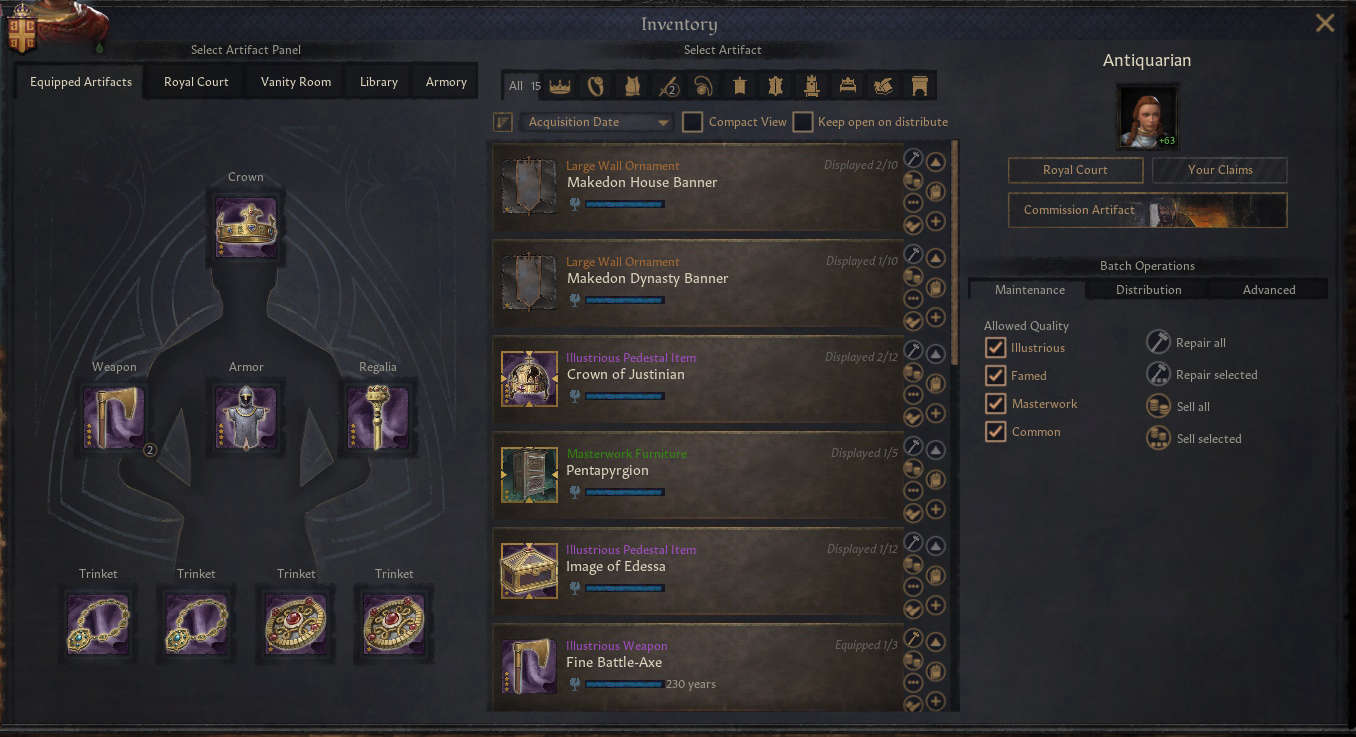Select the Sell all coins icon
This screenshot has width=1356, height=737.
tap(1158, 406)
